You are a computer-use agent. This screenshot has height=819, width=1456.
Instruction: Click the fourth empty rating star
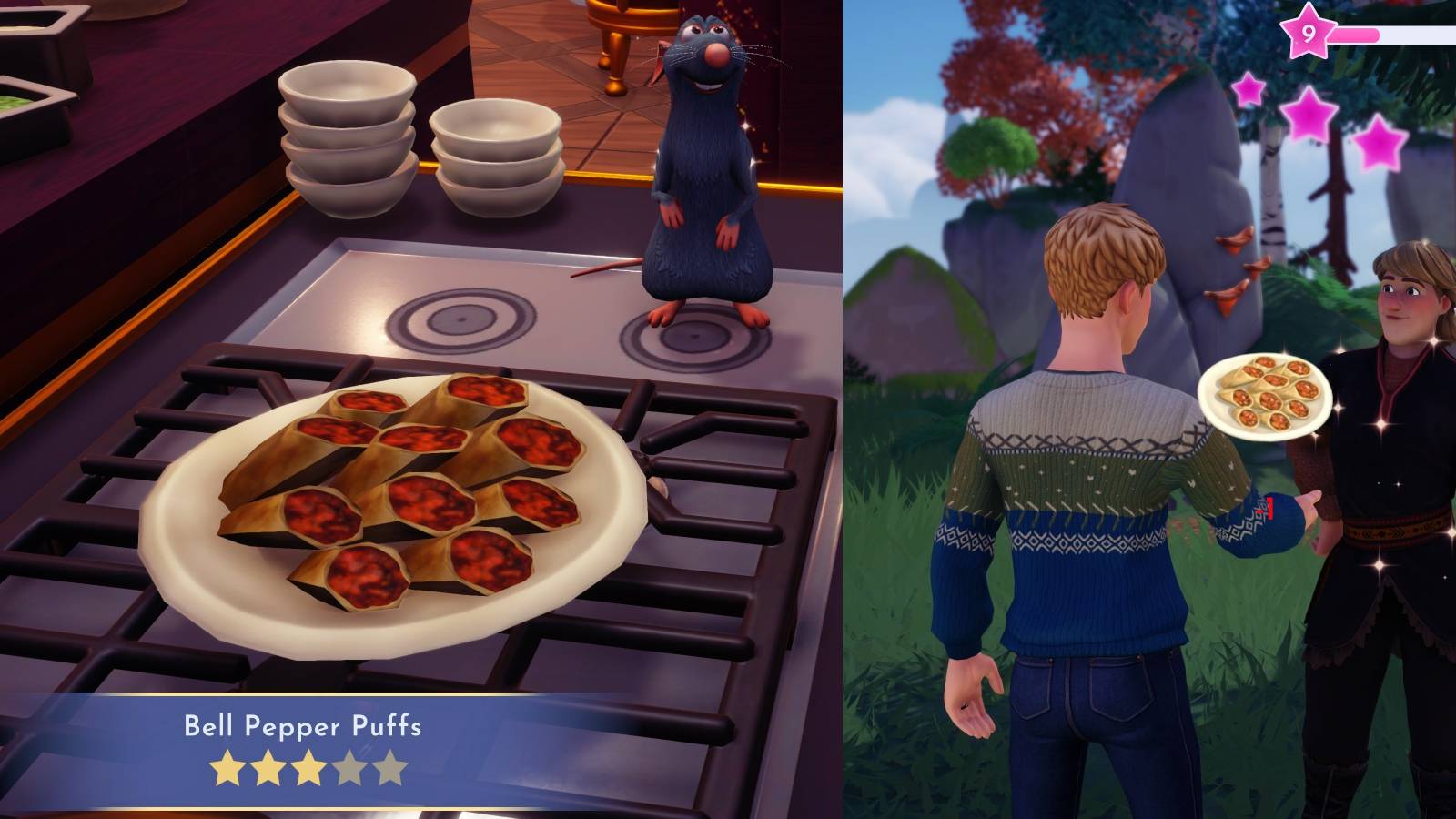point(348,767)
